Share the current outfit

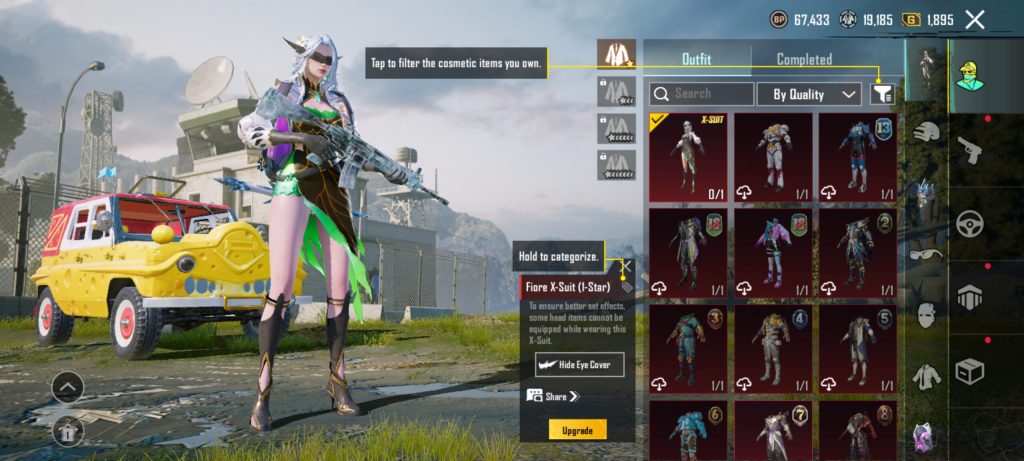[x=551, y=397]
